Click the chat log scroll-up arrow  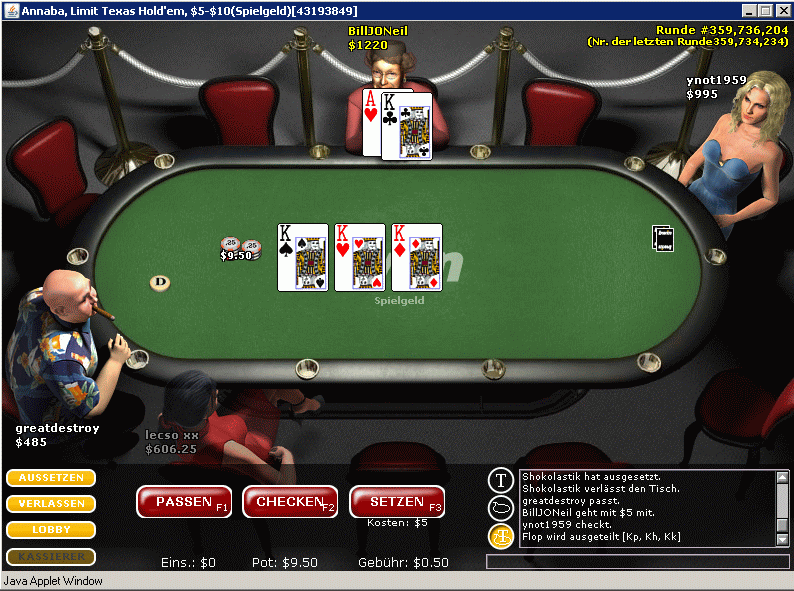coord(782,477)
